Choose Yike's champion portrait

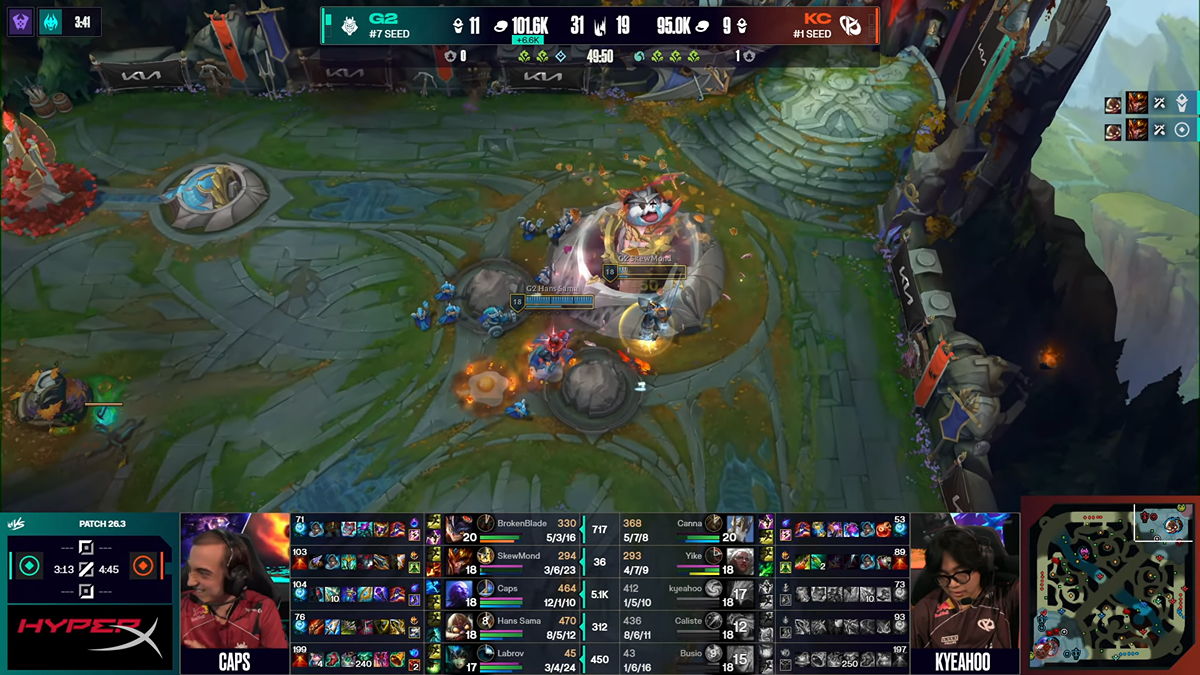pyautogui.click(x=740, y=561)
